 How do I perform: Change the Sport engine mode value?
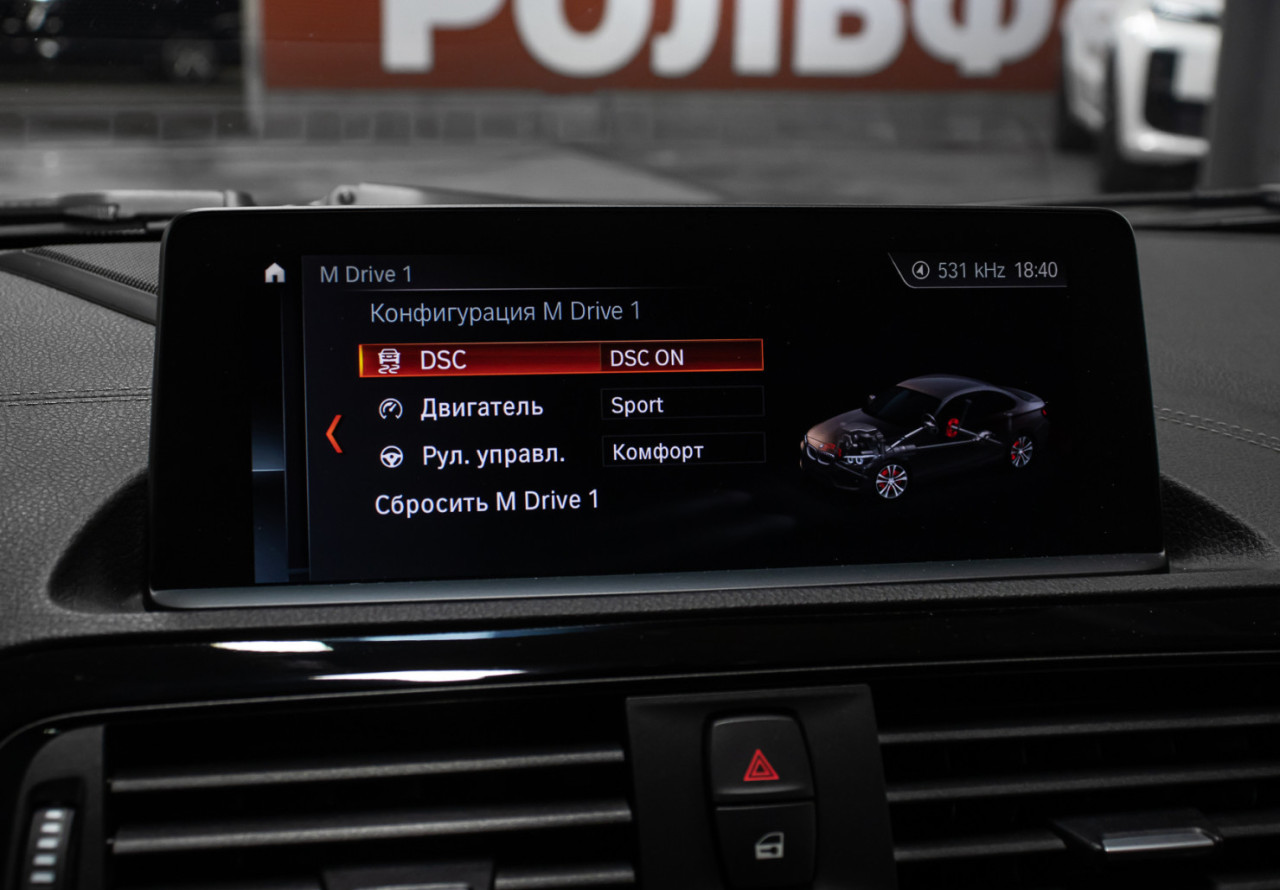[x=682, y=405]
